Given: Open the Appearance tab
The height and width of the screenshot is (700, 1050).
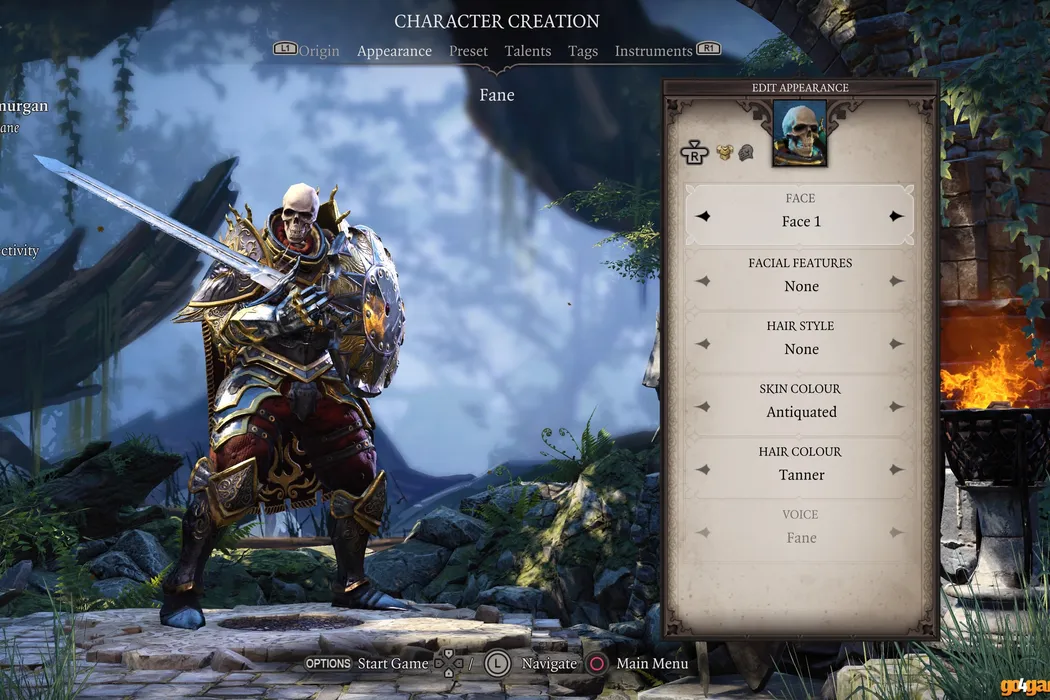Looking at the screenshot, I should click(x=394, y=51).
